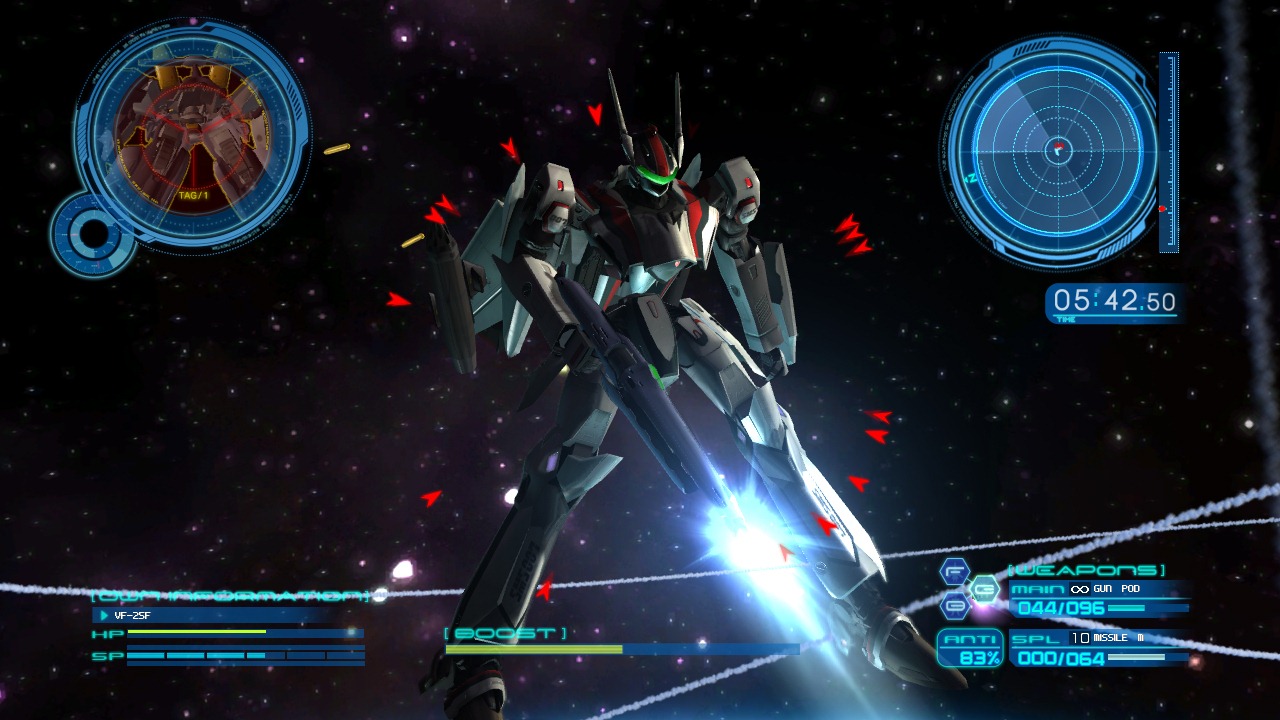Click the vertical altitude scale beside radar

[x=1167, y=152]
